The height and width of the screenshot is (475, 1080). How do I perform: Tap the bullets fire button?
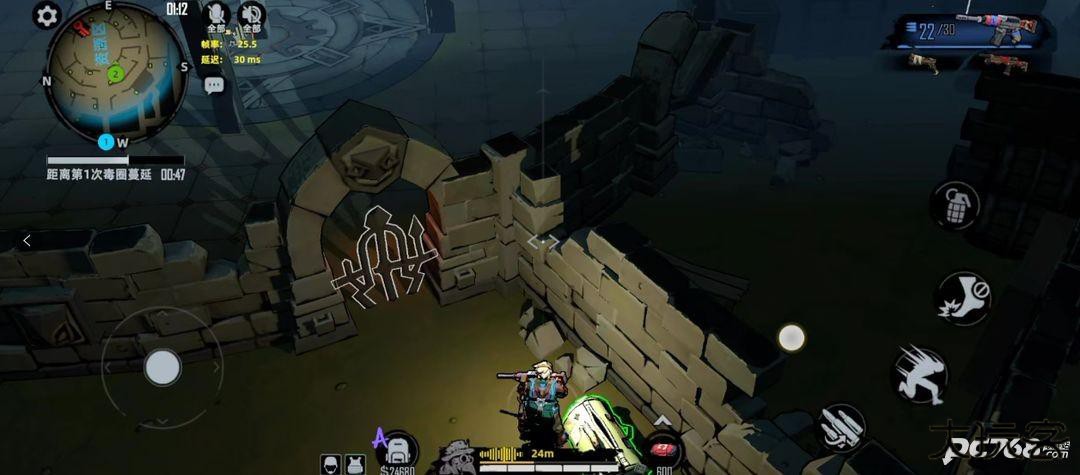842,428
